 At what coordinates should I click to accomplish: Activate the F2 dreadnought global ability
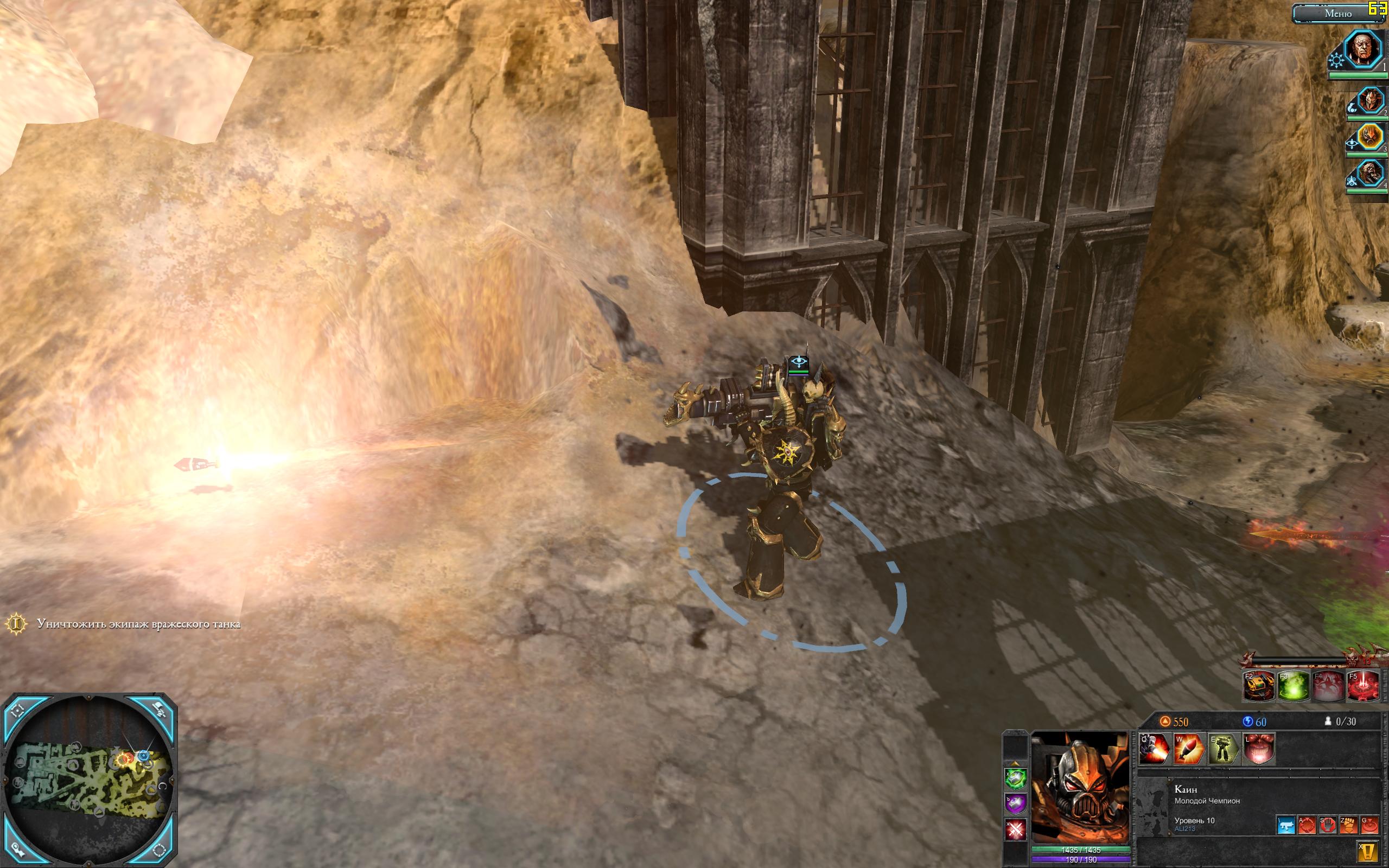(1260, 686)
